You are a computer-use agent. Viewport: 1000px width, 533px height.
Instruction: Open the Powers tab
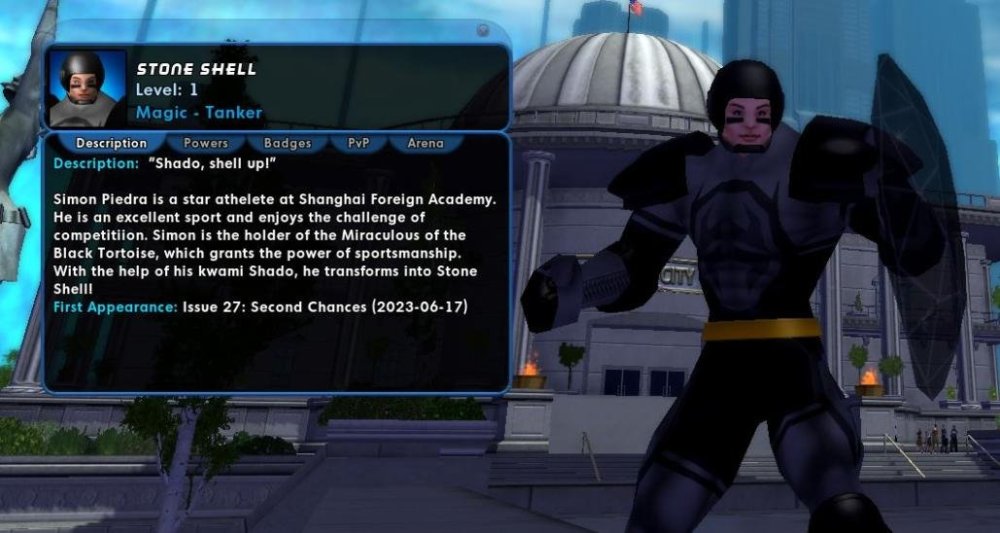pyautogui.click(x=206, y=143)
